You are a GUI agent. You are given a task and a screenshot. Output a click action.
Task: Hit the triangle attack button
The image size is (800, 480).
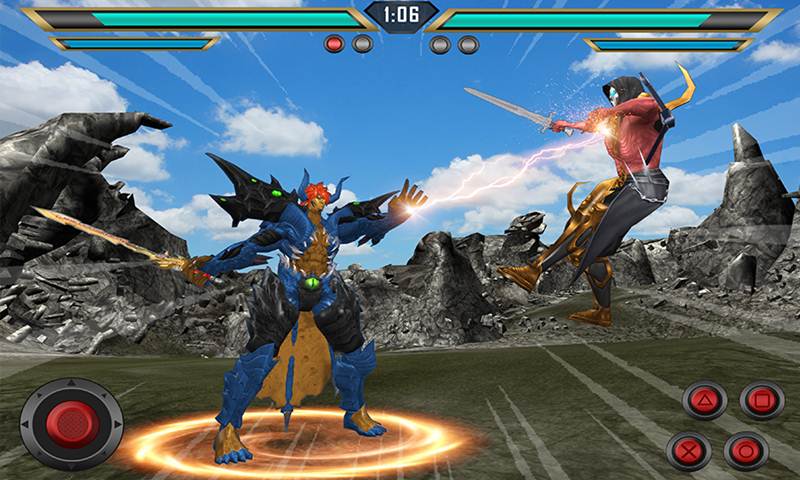click(x=705, y=401)
